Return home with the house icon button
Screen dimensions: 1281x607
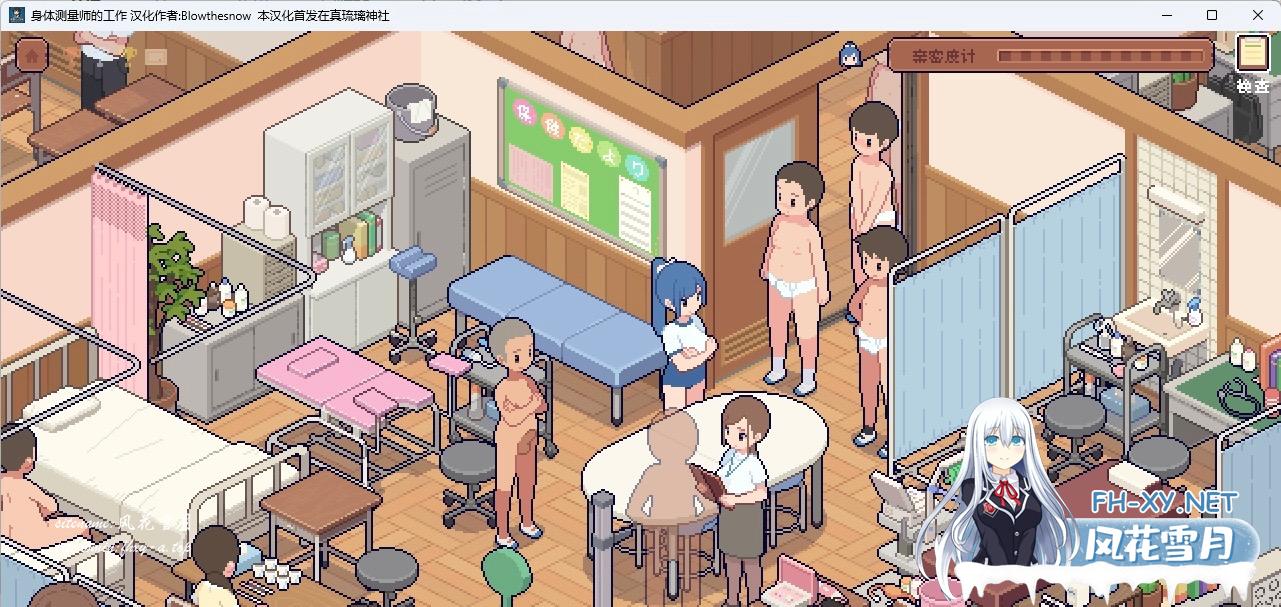tap(32, 55)
